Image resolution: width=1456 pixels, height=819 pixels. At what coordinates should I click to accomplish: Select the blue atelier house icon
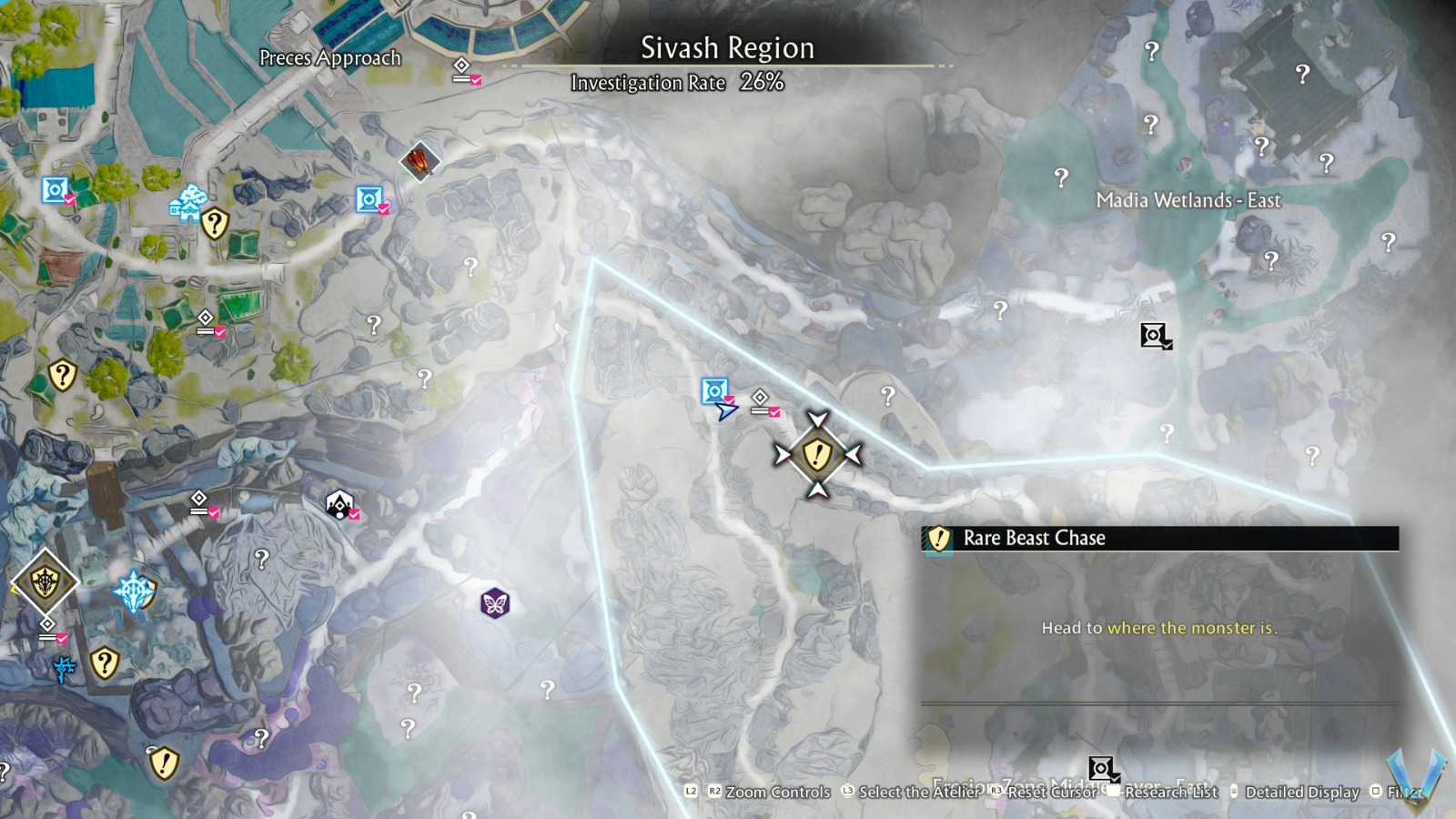tap(188, 204)
